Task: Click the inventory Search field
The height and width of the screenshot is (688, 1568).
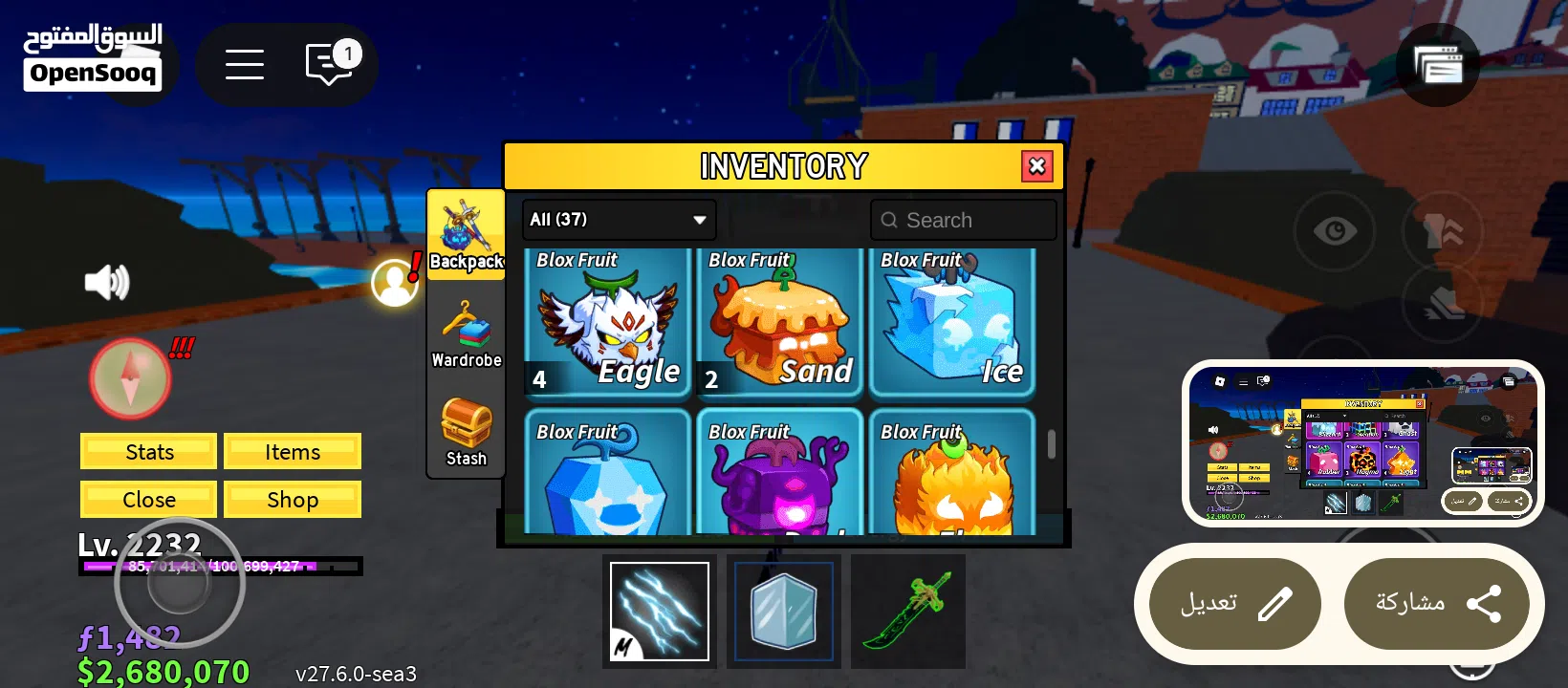Action: (x=964, y=220)
